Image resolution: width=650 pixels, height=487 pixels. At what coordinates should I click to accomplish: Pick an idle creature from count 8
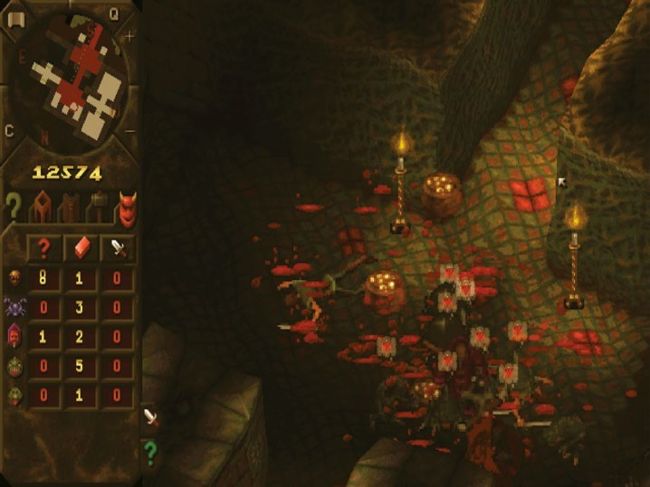point(44,278)
